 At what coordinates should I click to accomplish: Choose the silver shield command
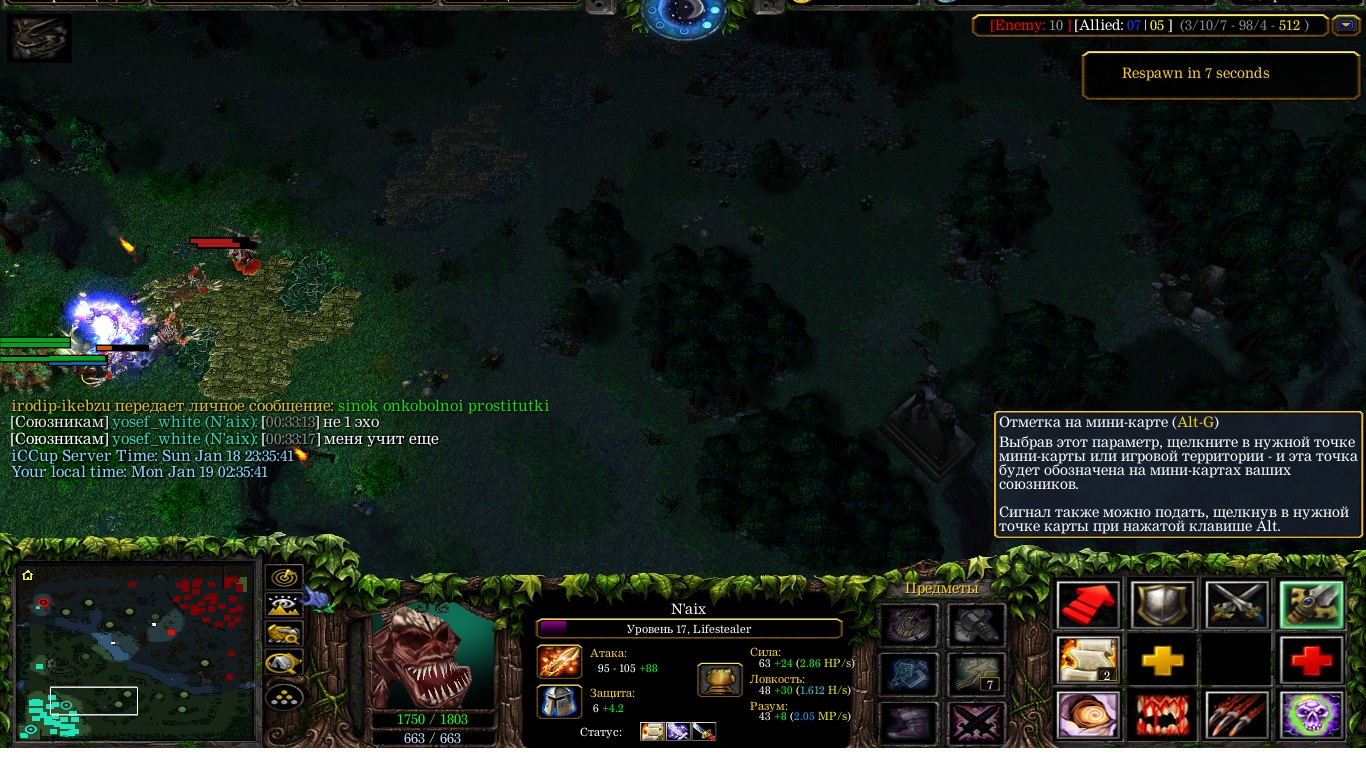coord(1162,605)
